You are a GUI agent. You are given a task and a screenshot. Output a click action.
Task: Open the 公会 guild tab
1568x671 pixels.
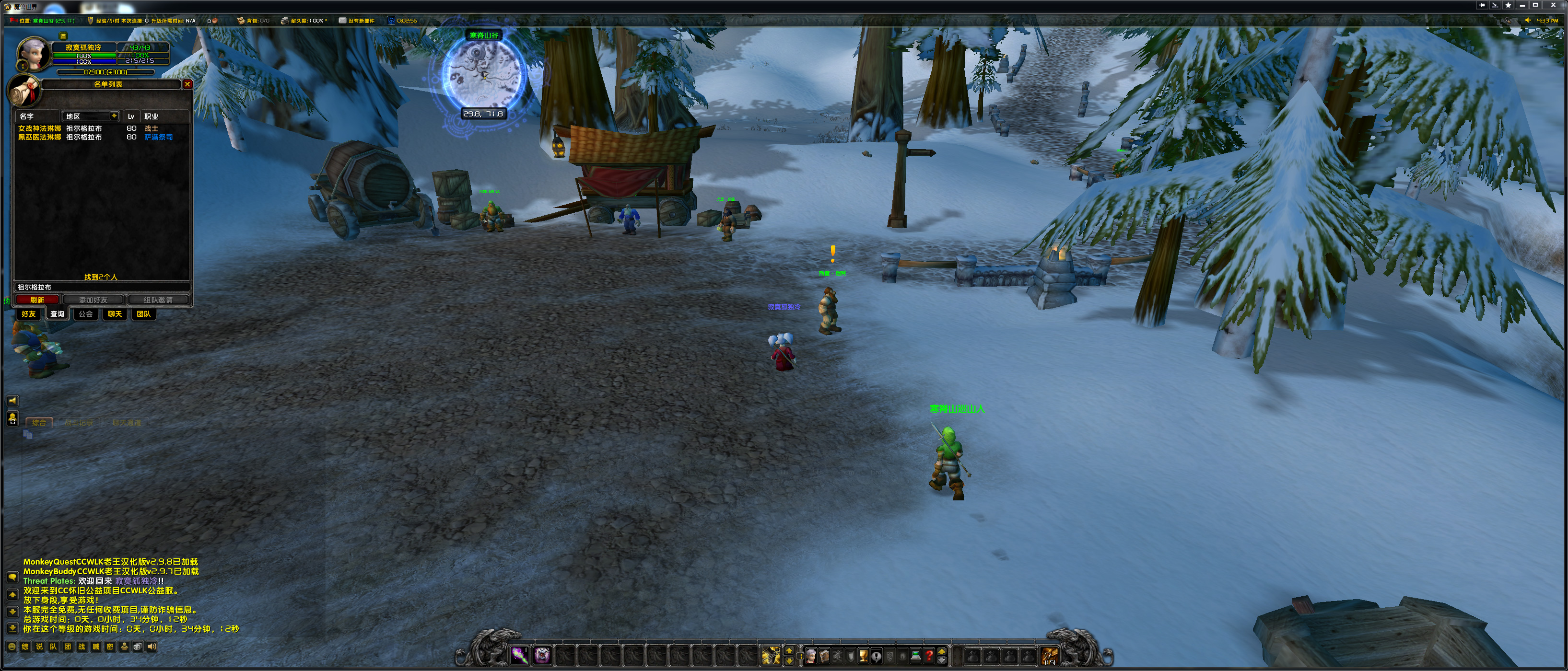(86, 314)
